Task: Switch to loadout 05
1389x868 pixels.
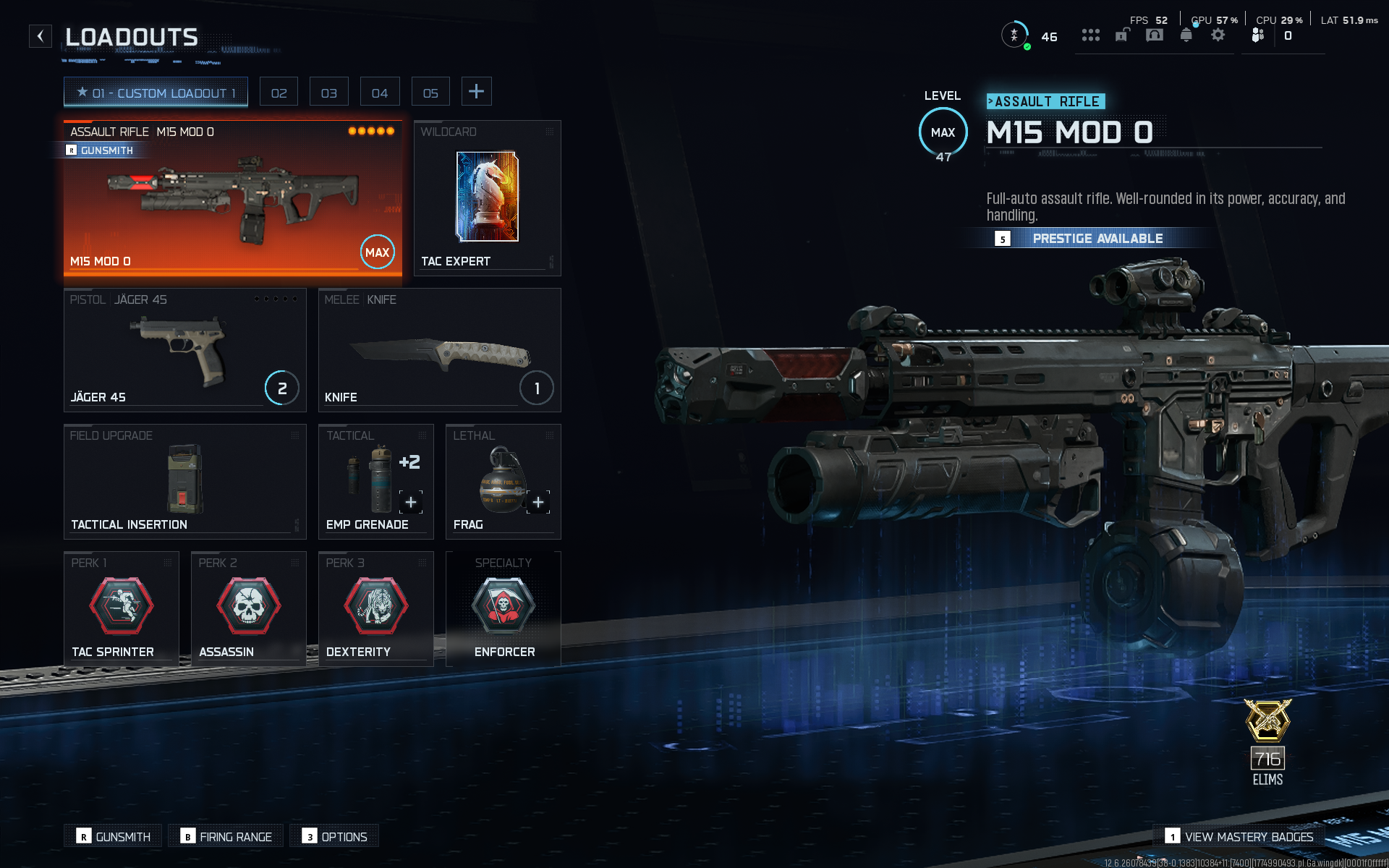Action: pyautogui.click(x=430, y=93)
